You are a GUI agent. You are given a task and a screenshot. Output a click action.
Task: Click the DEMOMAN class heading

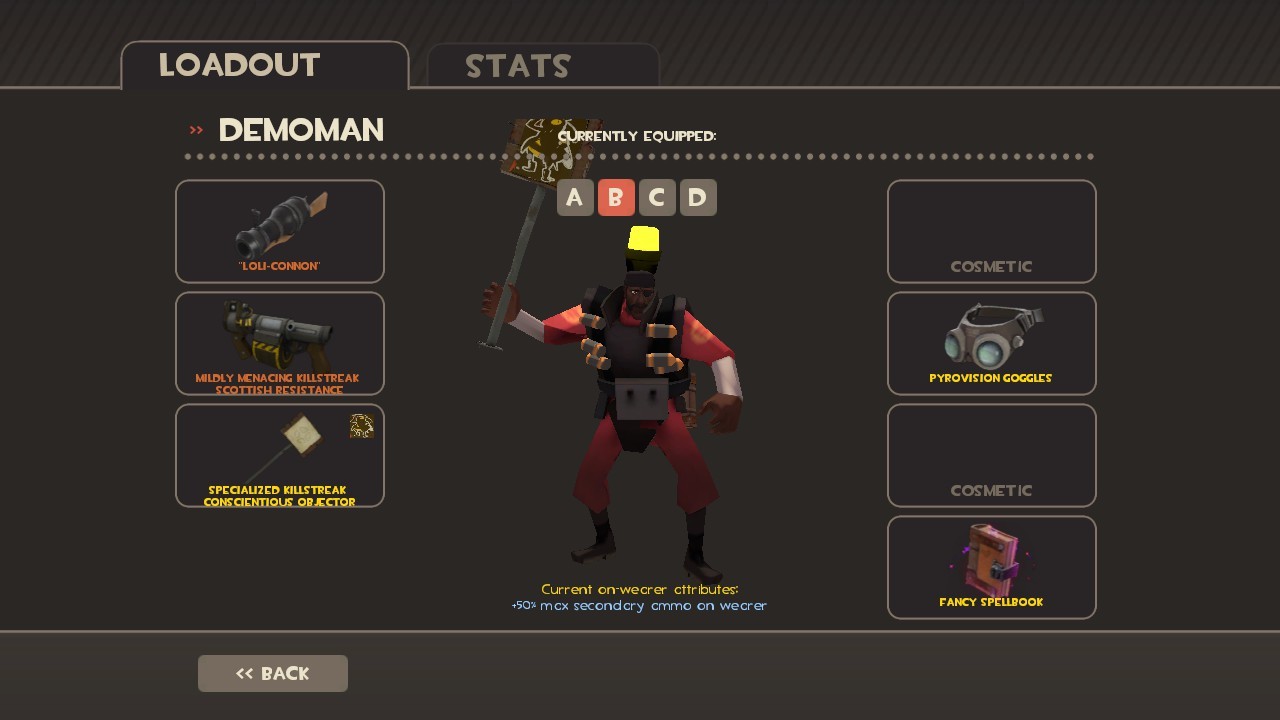[300, 130]
